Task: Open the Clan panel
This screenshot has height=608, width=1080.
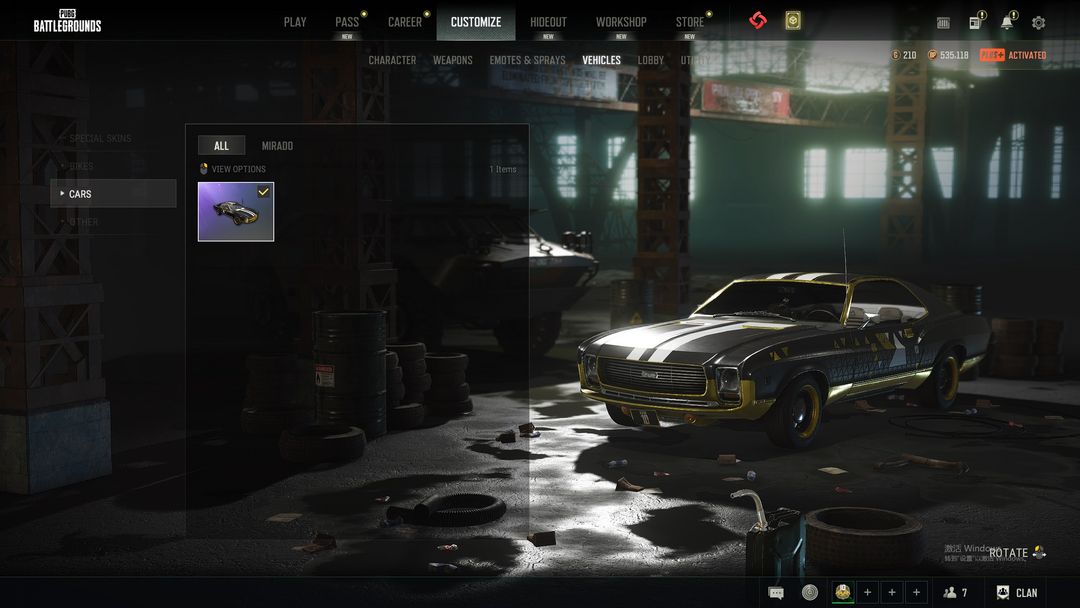Action: pyautogui.click(x=1016, y=593)
